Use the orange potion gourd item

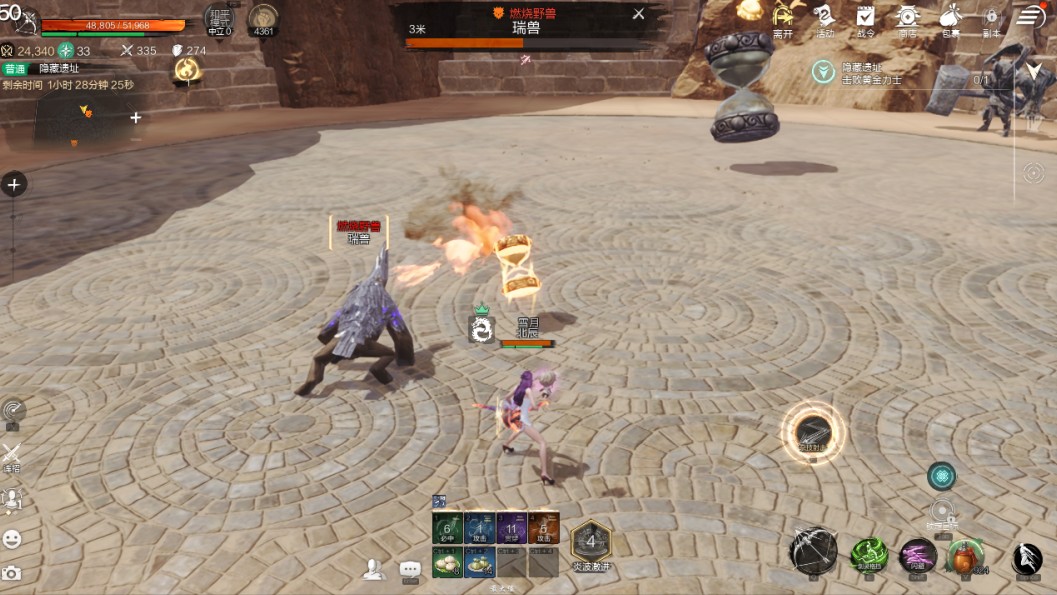click(965, 555)
